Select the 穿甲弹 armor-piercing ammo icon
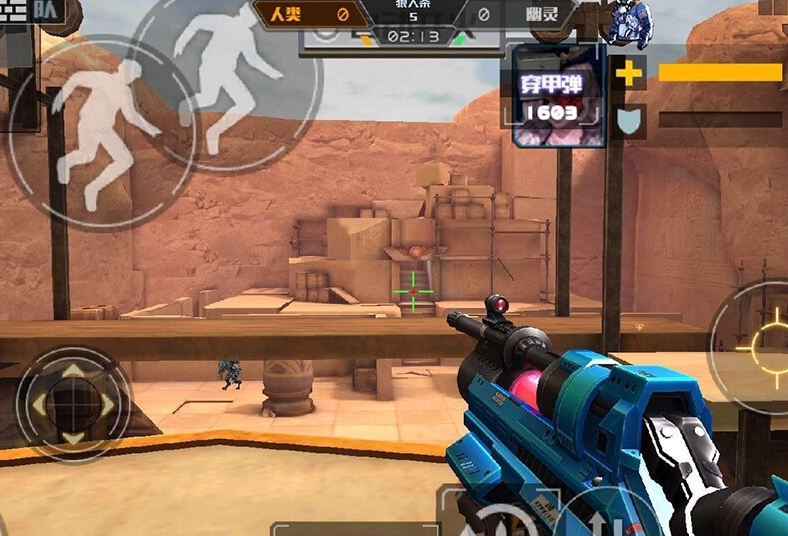788x536 pixels. (559, 96)
